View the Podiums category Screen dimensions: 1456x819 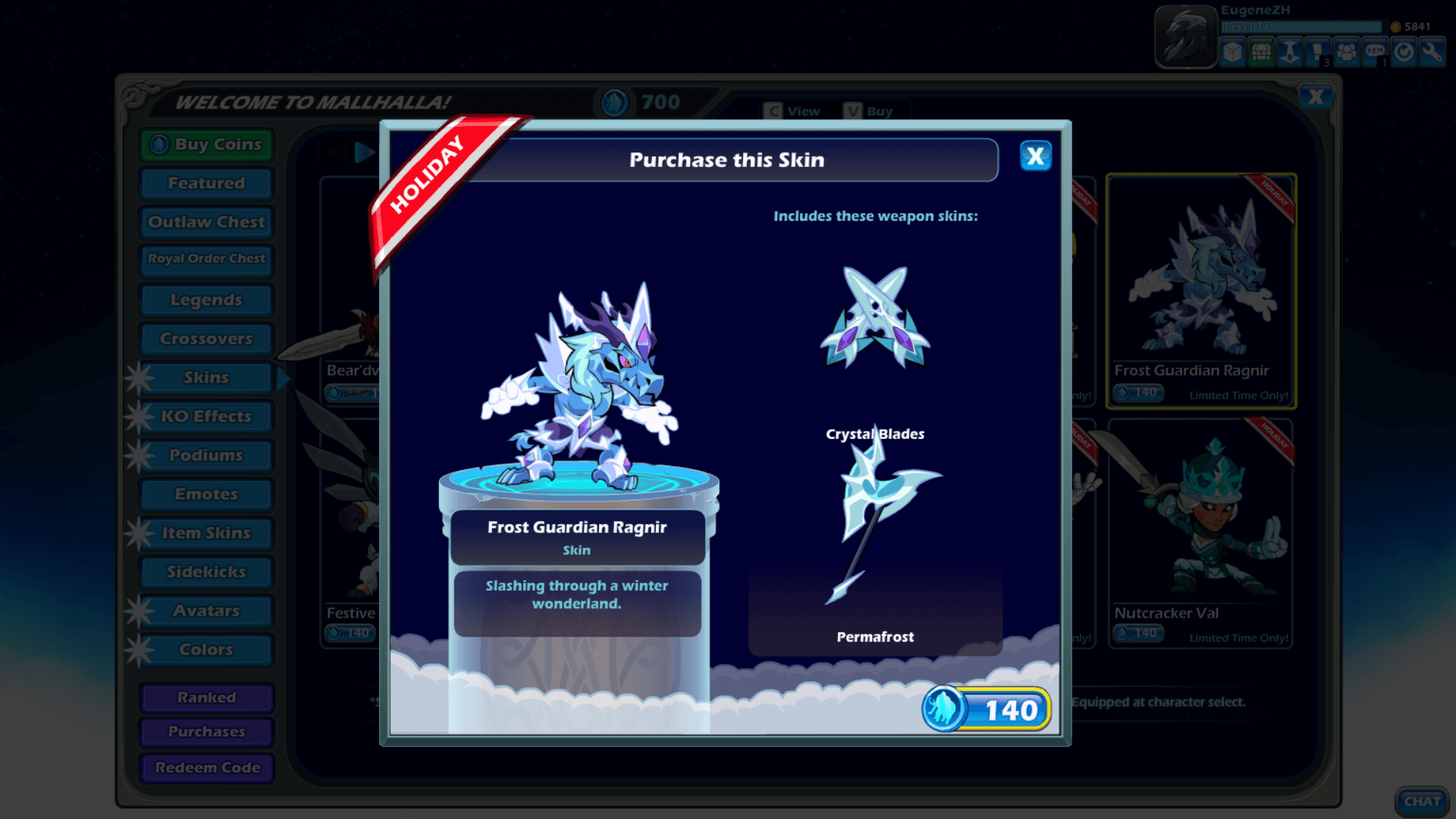[206, 455]
